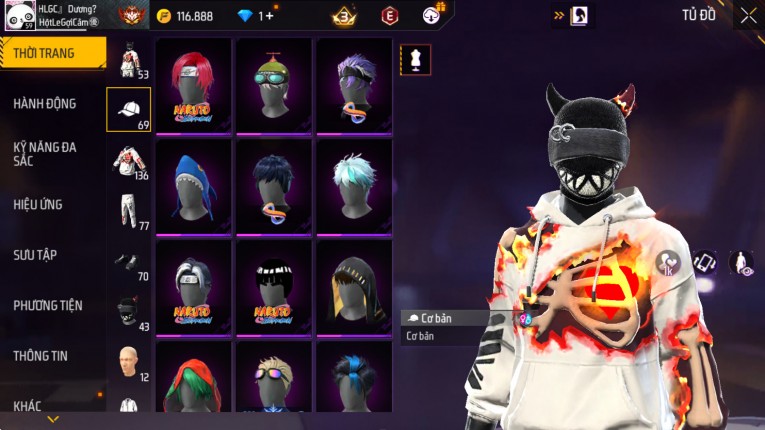Select the propeller cap with goggles
Image resolution: width=765 pixels, height=430 pixels.
[x=274, y=85]
